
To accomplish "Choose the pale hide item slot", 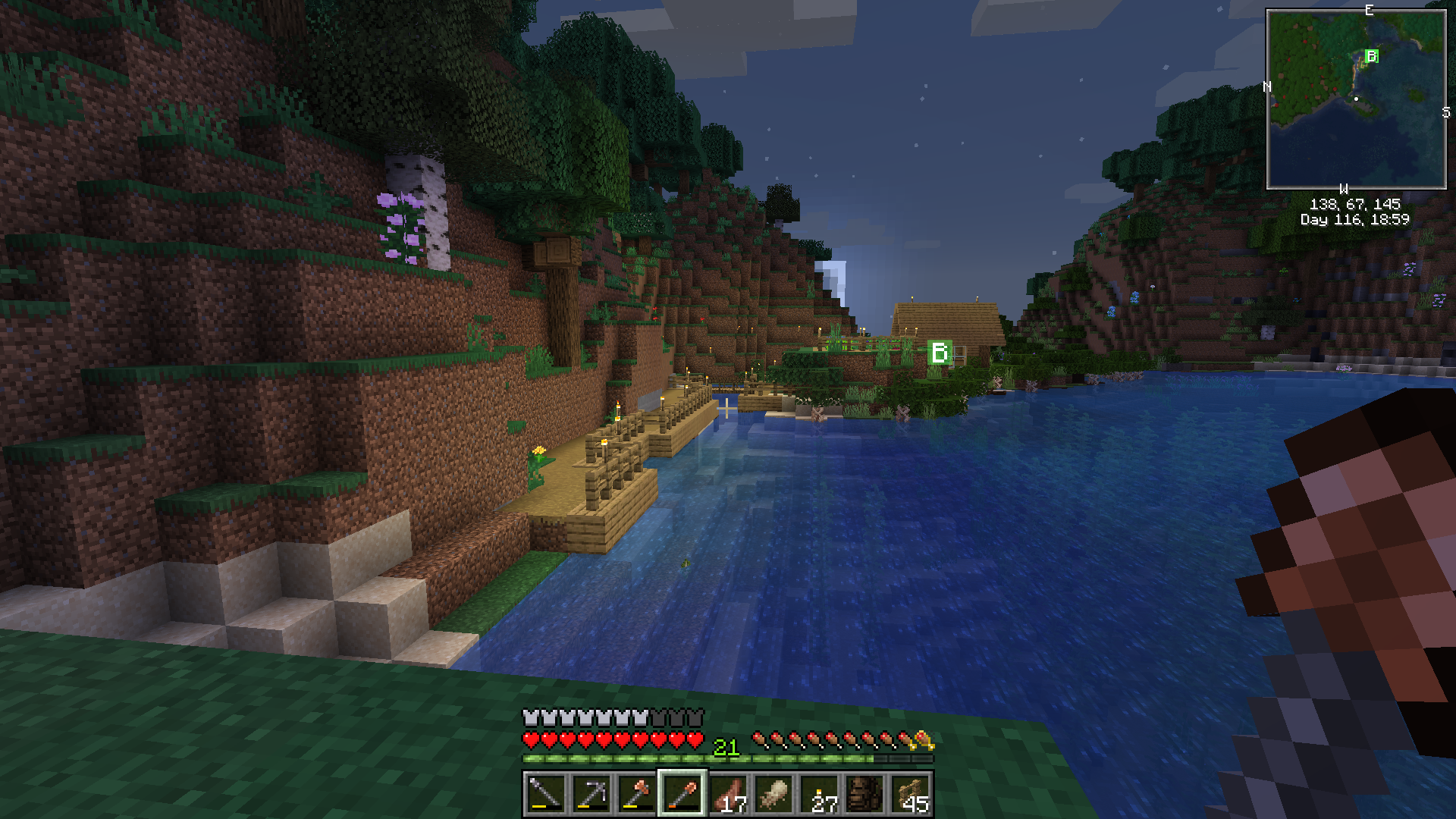I will (x=774, y=794).
